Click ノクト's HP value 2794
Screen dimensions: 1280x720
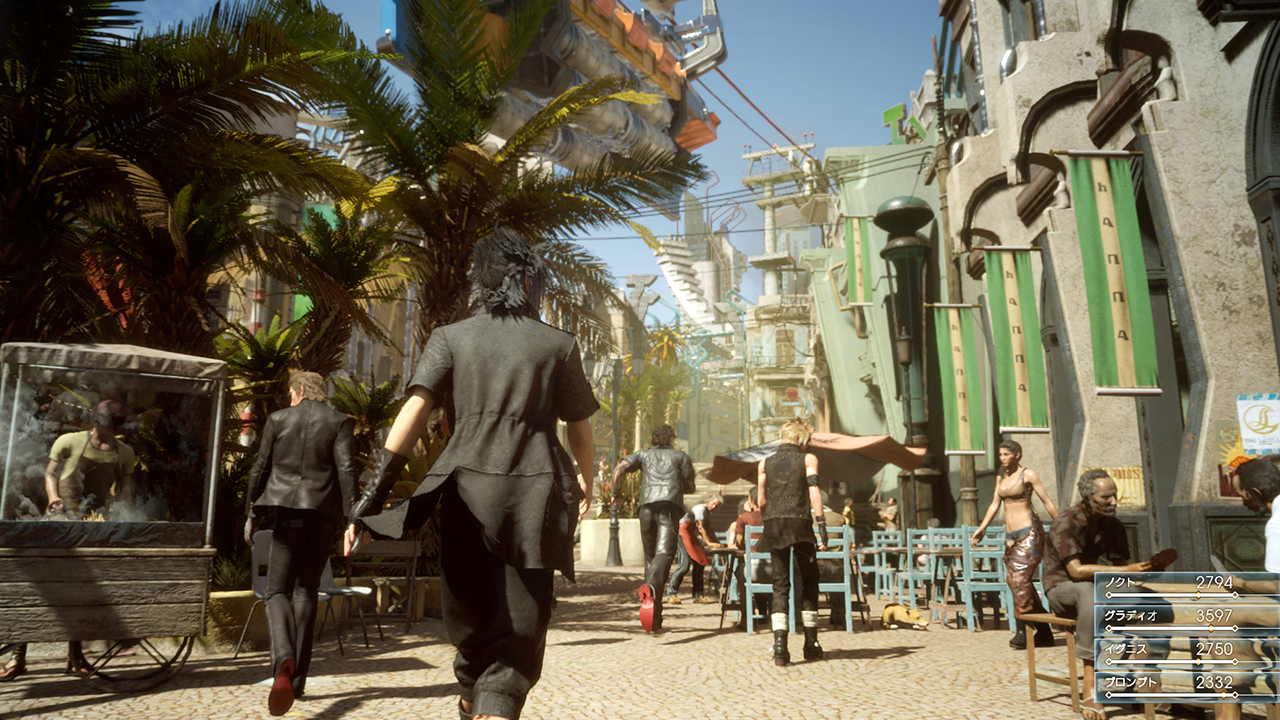(1216, 581)
